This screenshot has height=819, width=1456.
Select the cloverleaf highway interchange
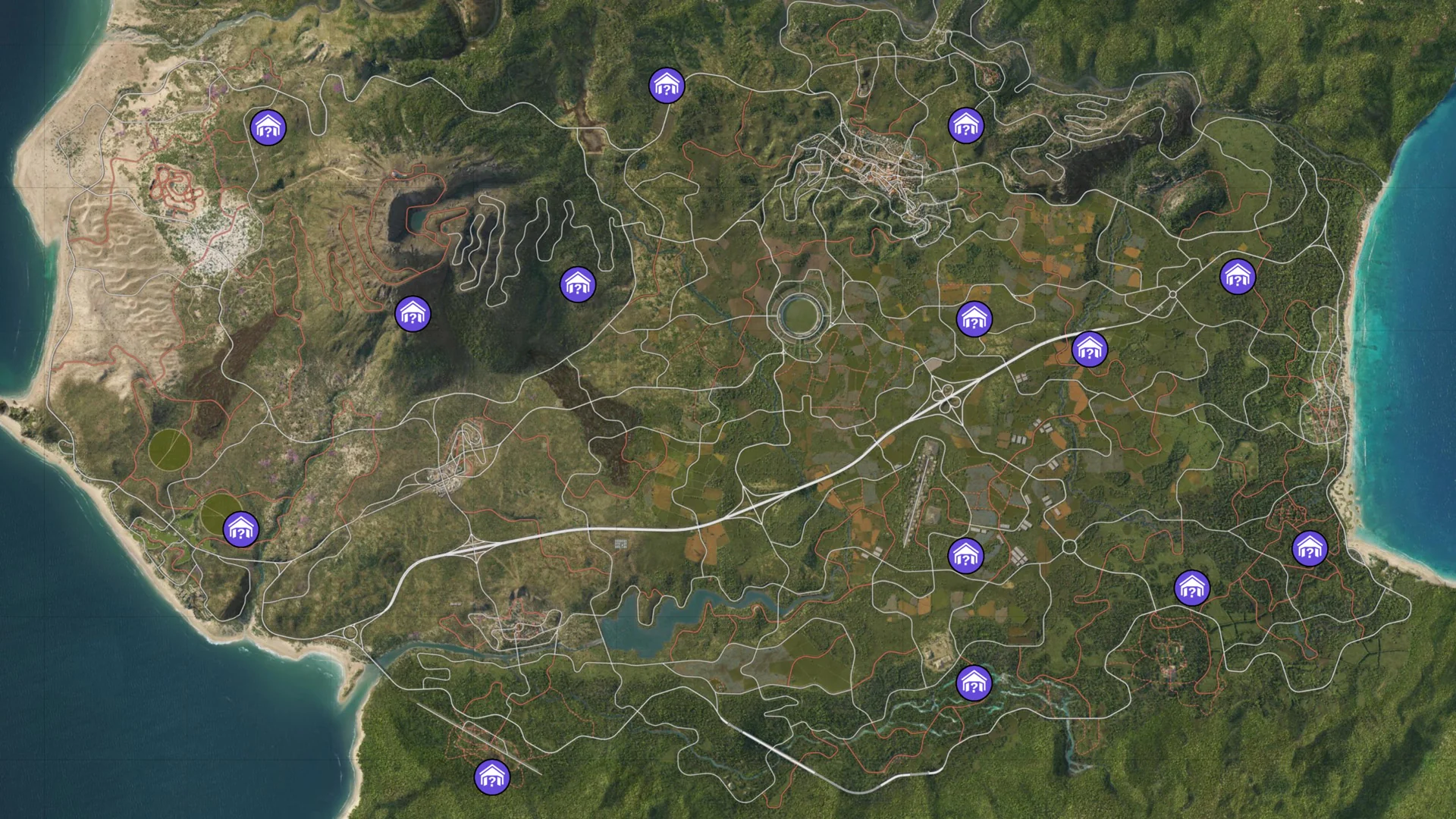pos(944,398)
